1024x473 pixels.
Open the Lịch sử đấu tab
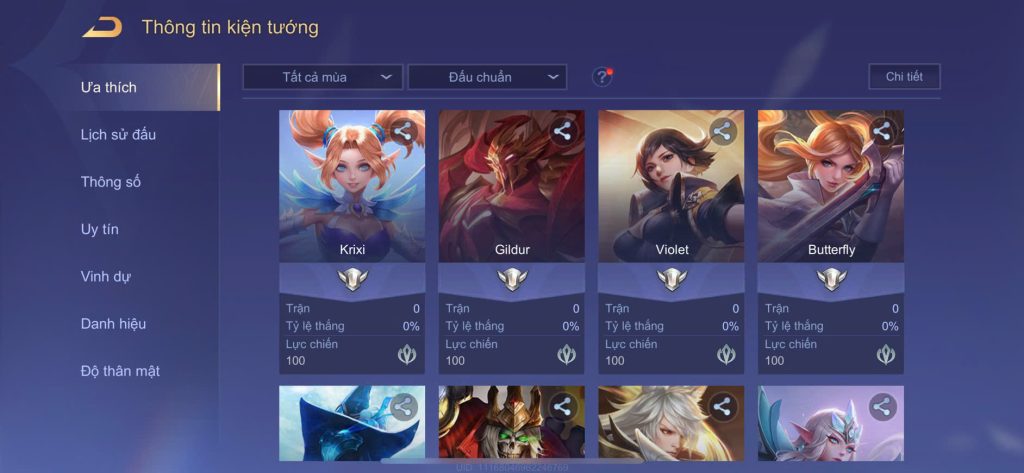point(118,134)
